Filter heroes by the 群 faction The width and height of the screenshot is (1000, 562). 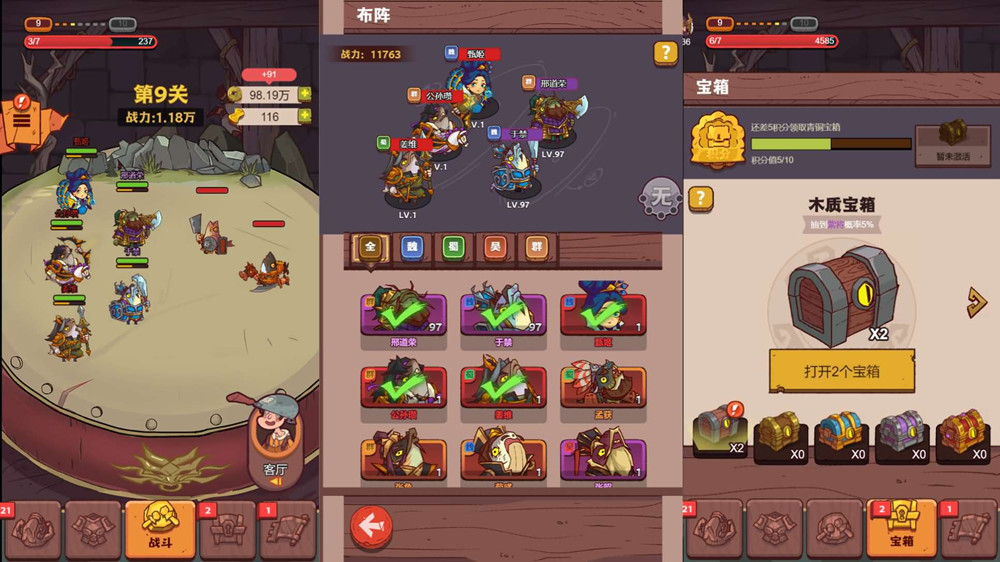[x=537, y=247]
